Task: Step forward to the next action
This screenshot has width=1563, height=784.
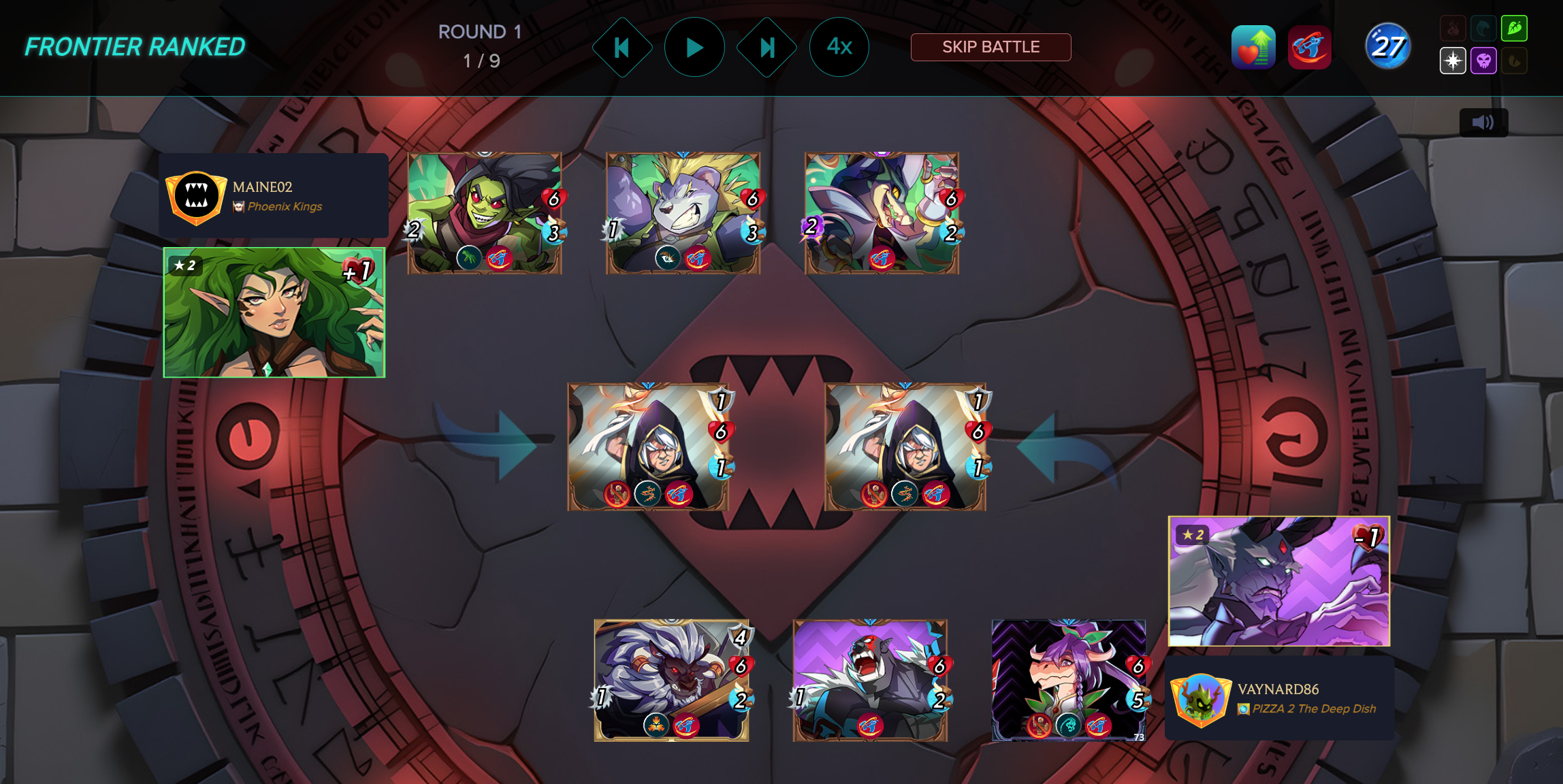Action: [x=767, y=48]
